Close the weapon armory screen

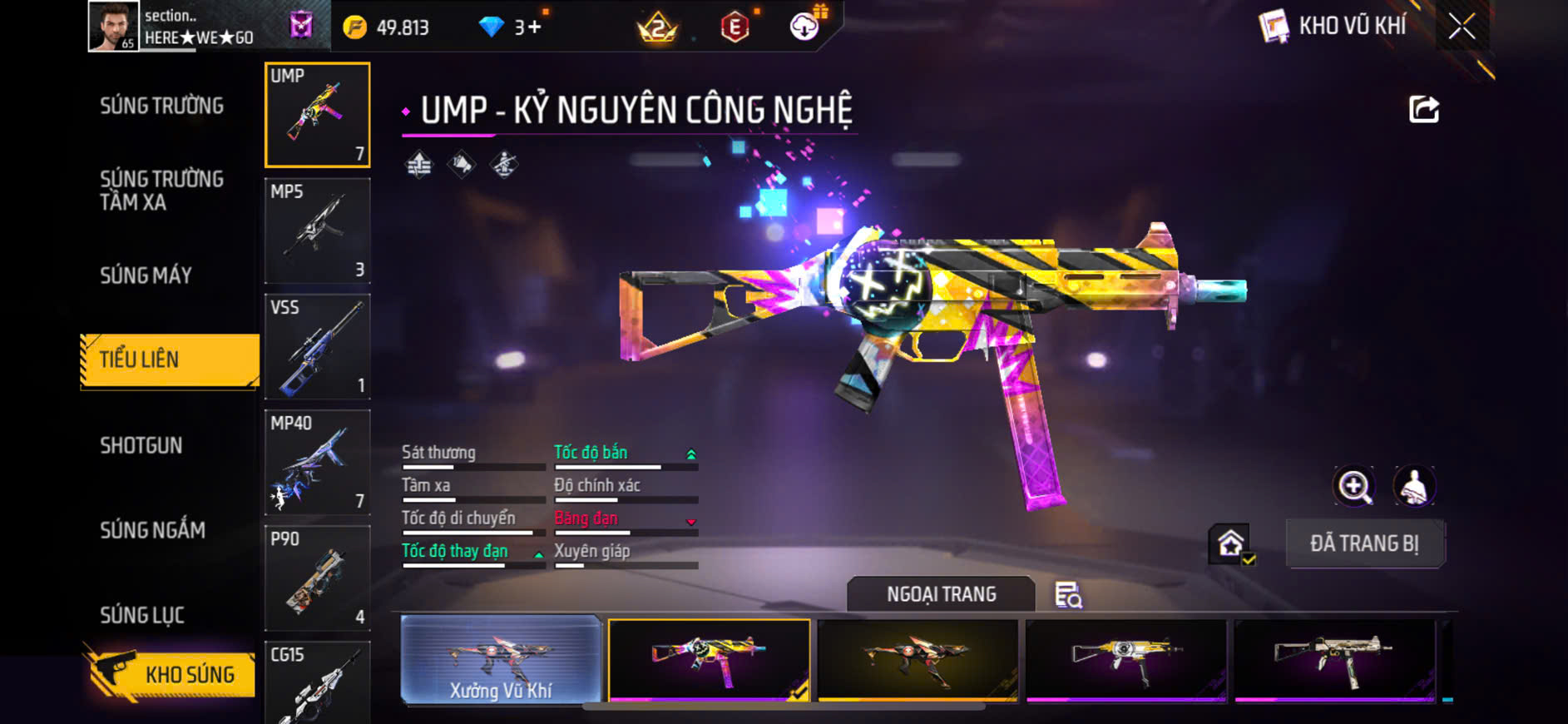(1461, 27)
